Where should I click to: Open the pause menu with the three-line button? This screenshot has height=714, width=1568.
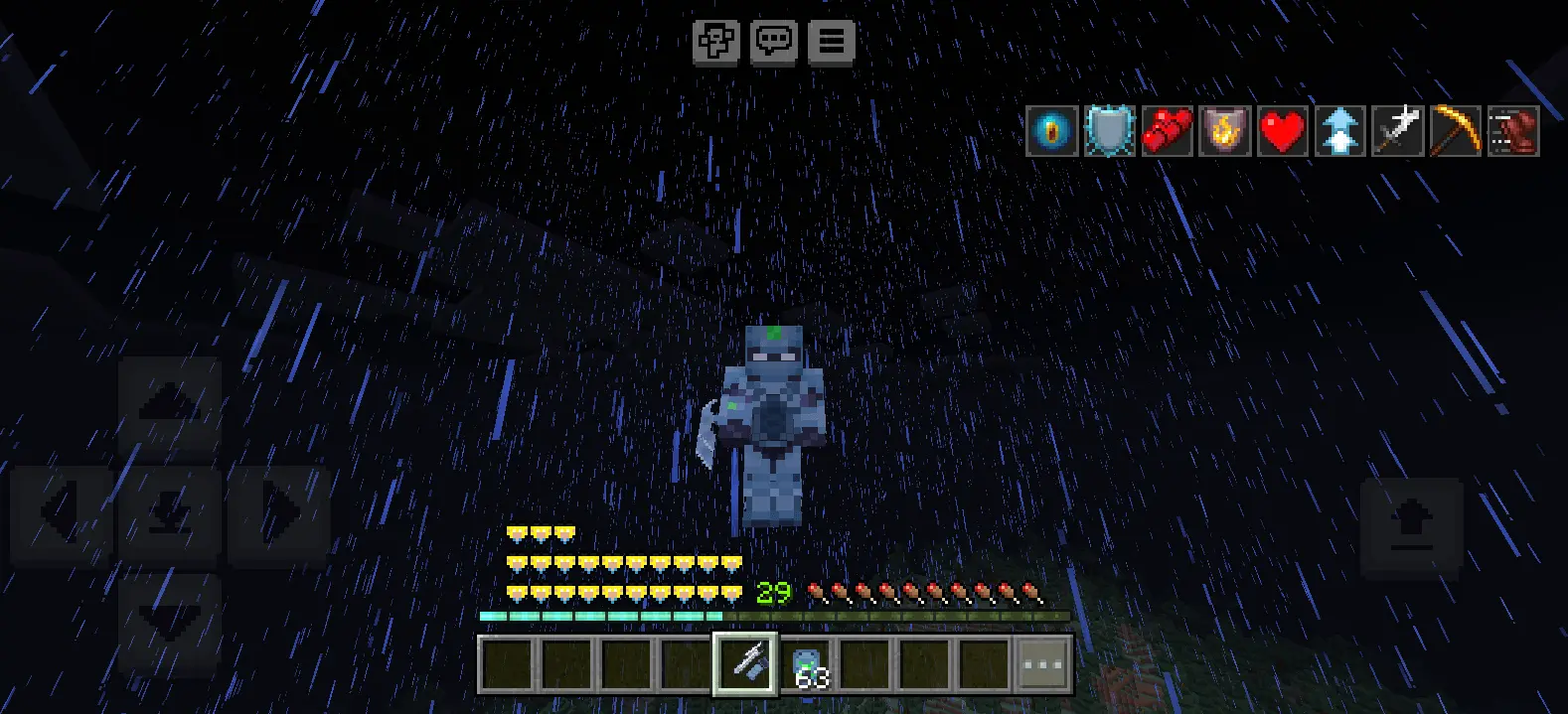[831, 42]
